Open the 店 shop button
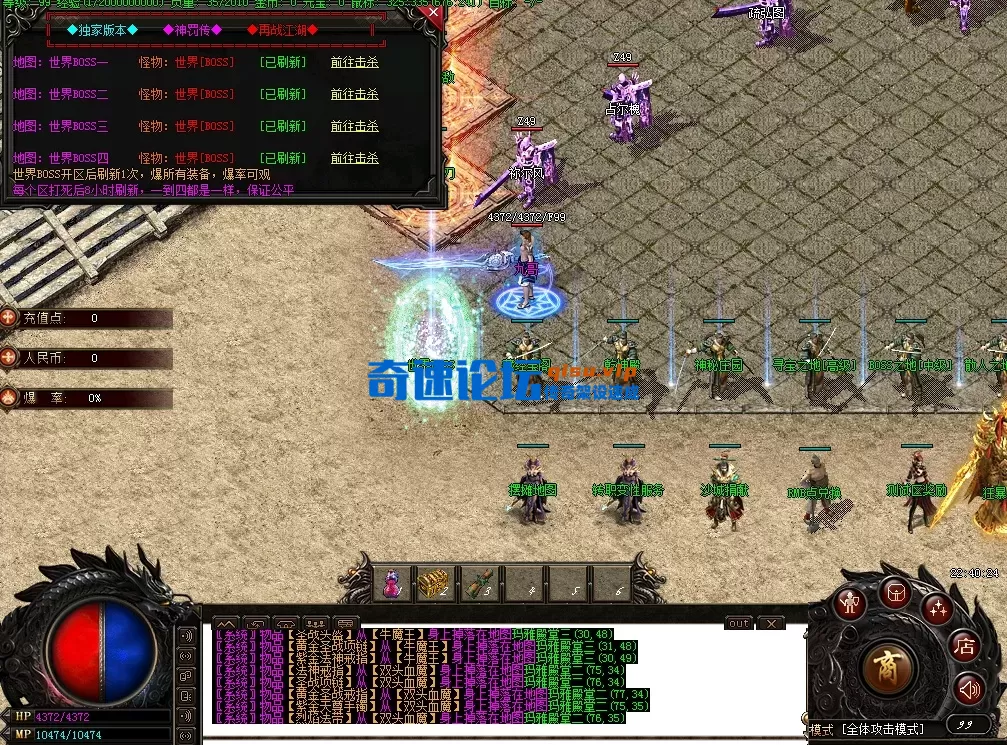Image resolution: width=1007 pixels, height=745 pixels. click(x=964, y=645)
